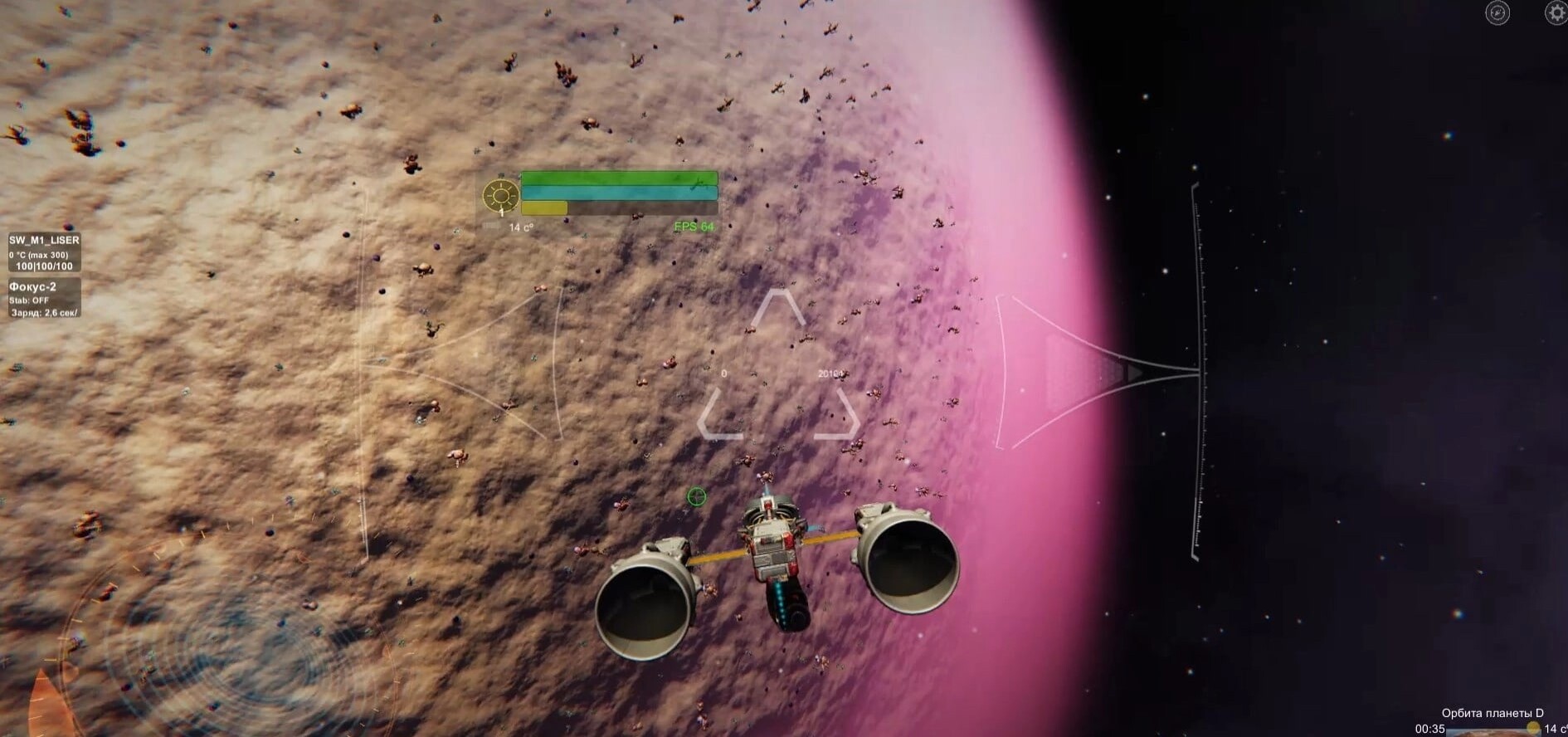Click the sun day-cycle indicator icon
Image resolution: width=1568 pixels, height=737 pixels.
[500, 194]
